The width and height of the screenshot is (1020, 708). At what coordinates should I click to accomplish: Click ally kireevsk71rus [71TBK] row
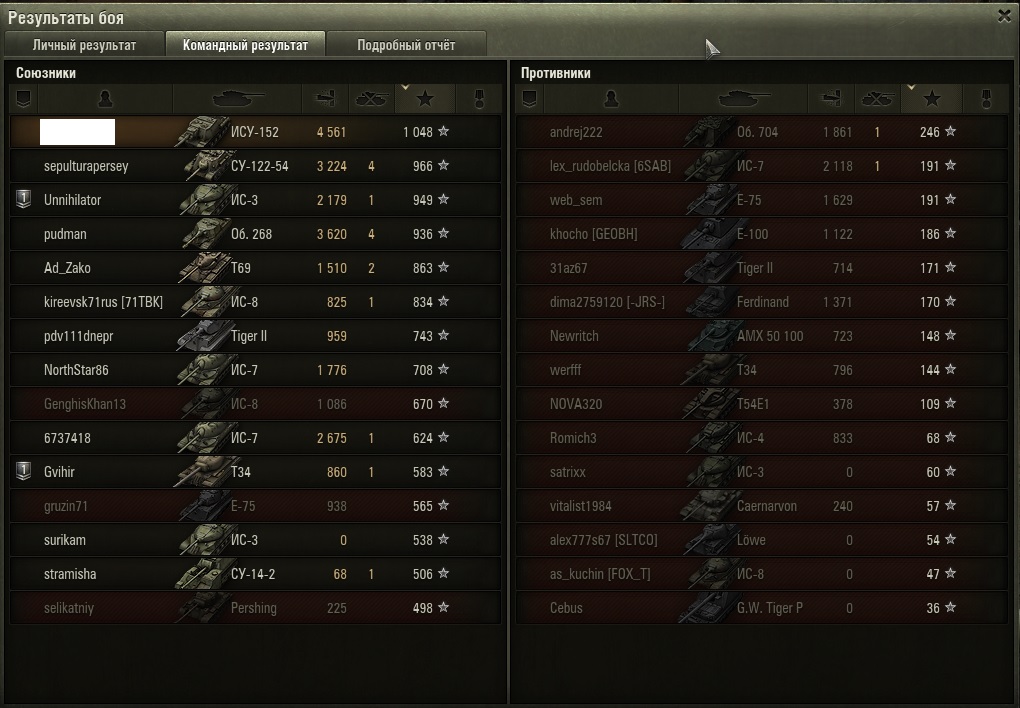[255, 302]
